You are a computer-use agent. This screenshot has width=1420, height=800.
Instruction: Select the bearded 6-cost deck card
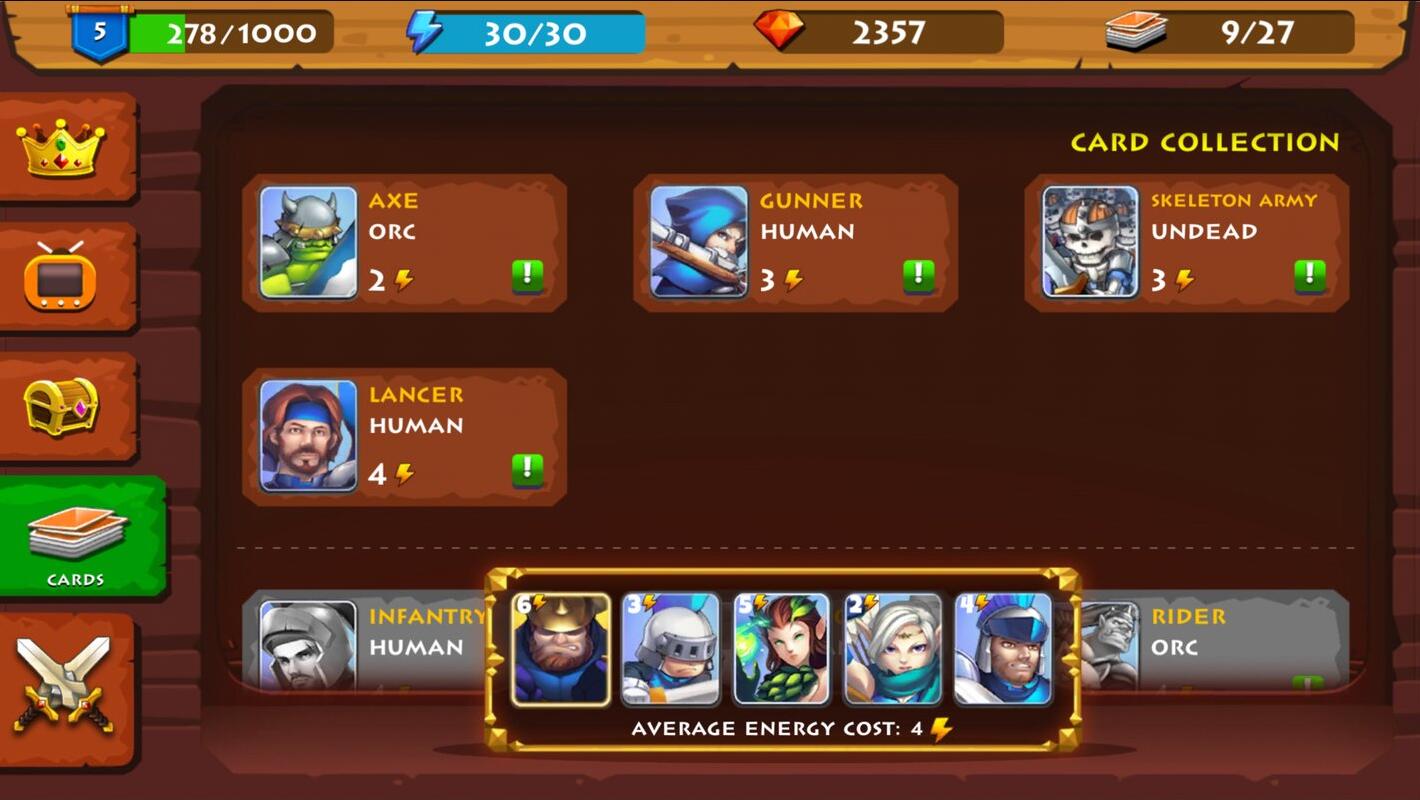[x=561, y=649]
